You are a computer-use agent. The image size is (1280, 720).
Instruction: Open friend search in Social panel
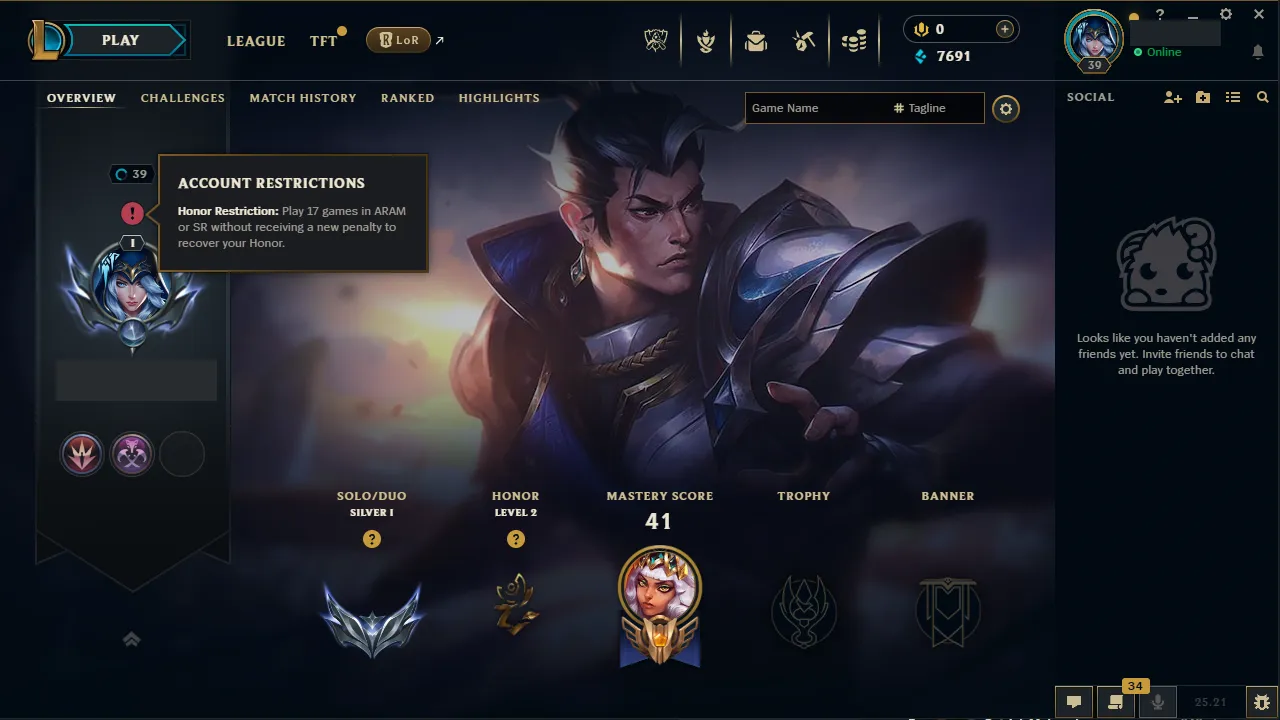pos(1262,97)
